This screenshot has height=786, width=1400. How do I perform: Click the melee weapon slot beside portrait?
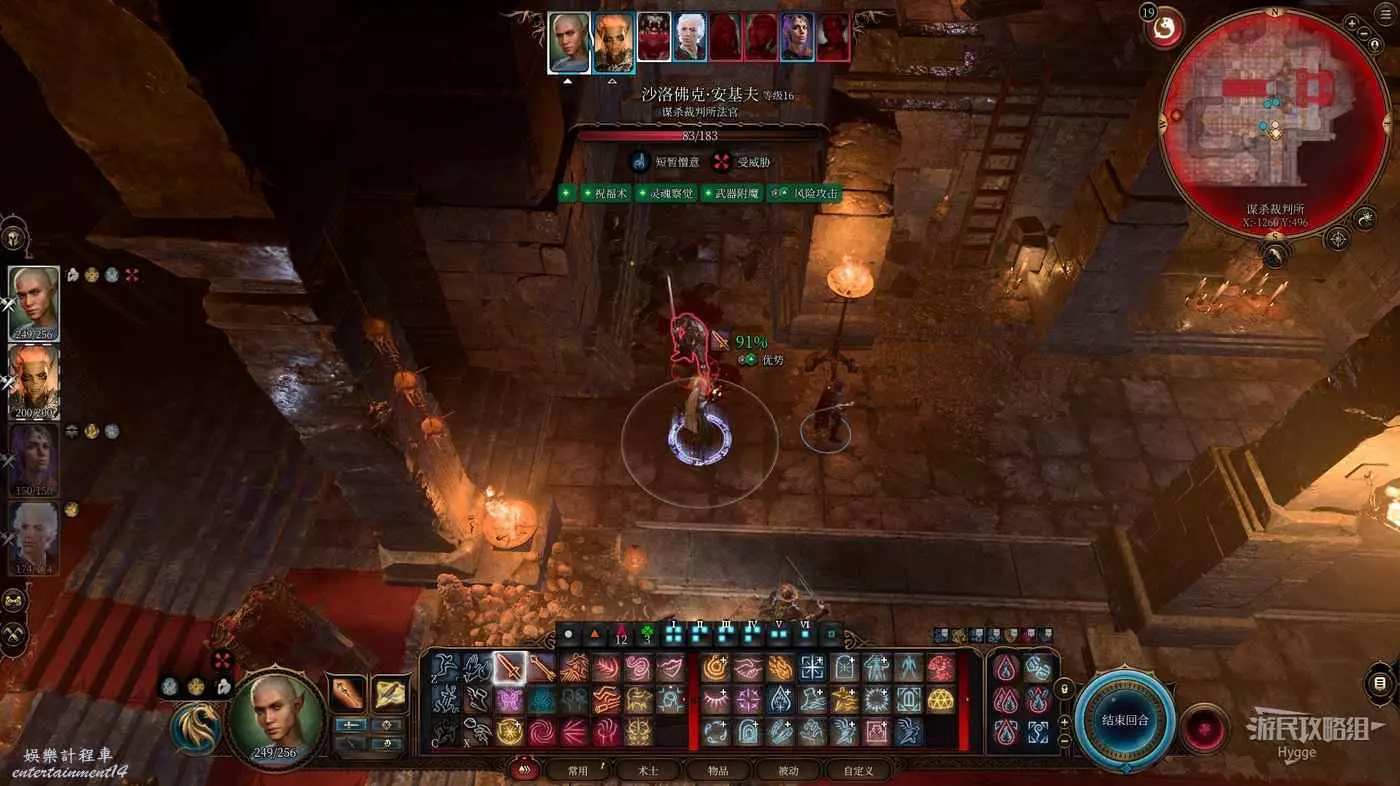tap(348, 694)
